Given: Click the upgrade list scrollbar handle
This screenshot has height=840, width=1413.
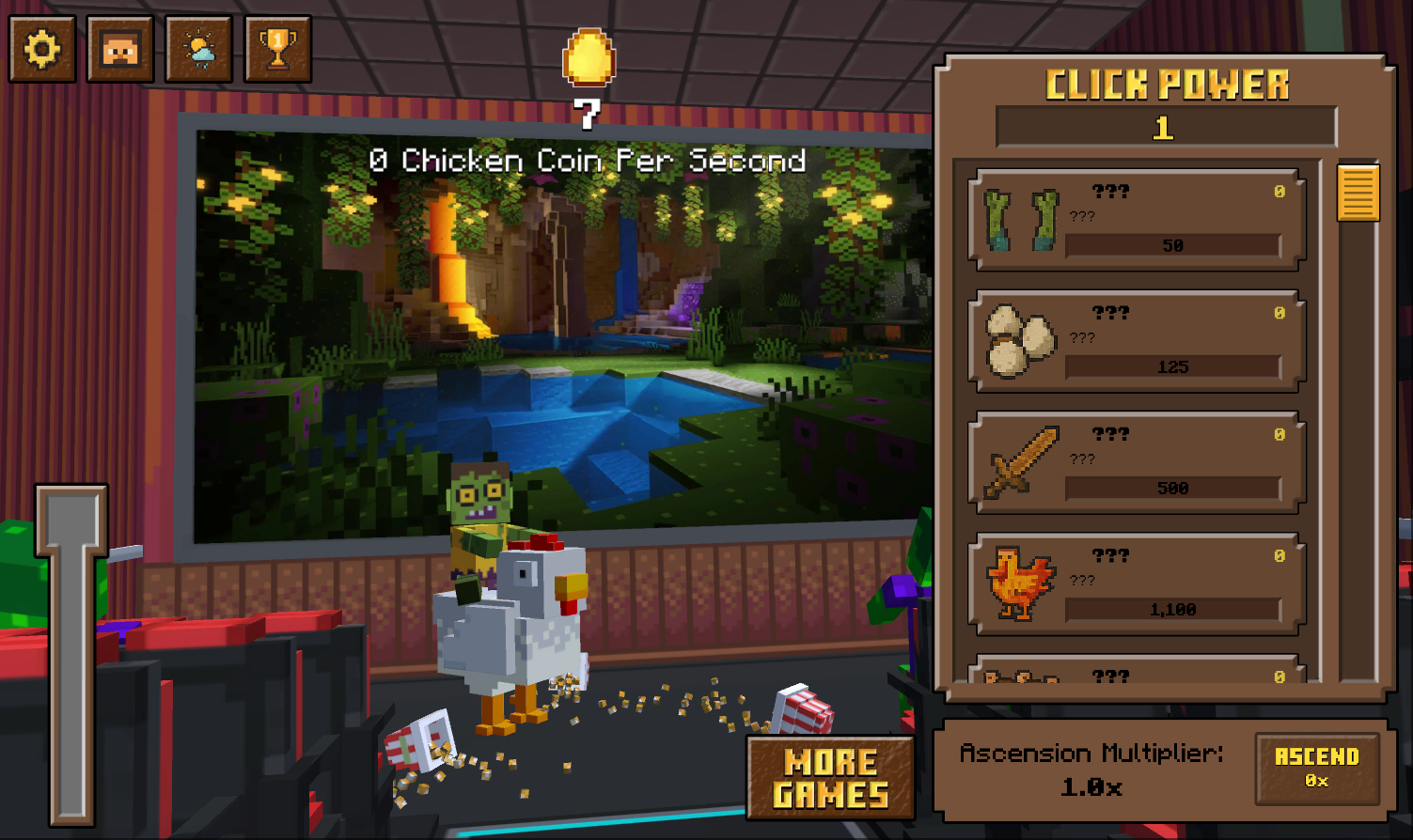Looking at the screenshot, I should pyautogui.click(x=1358, y=193).
